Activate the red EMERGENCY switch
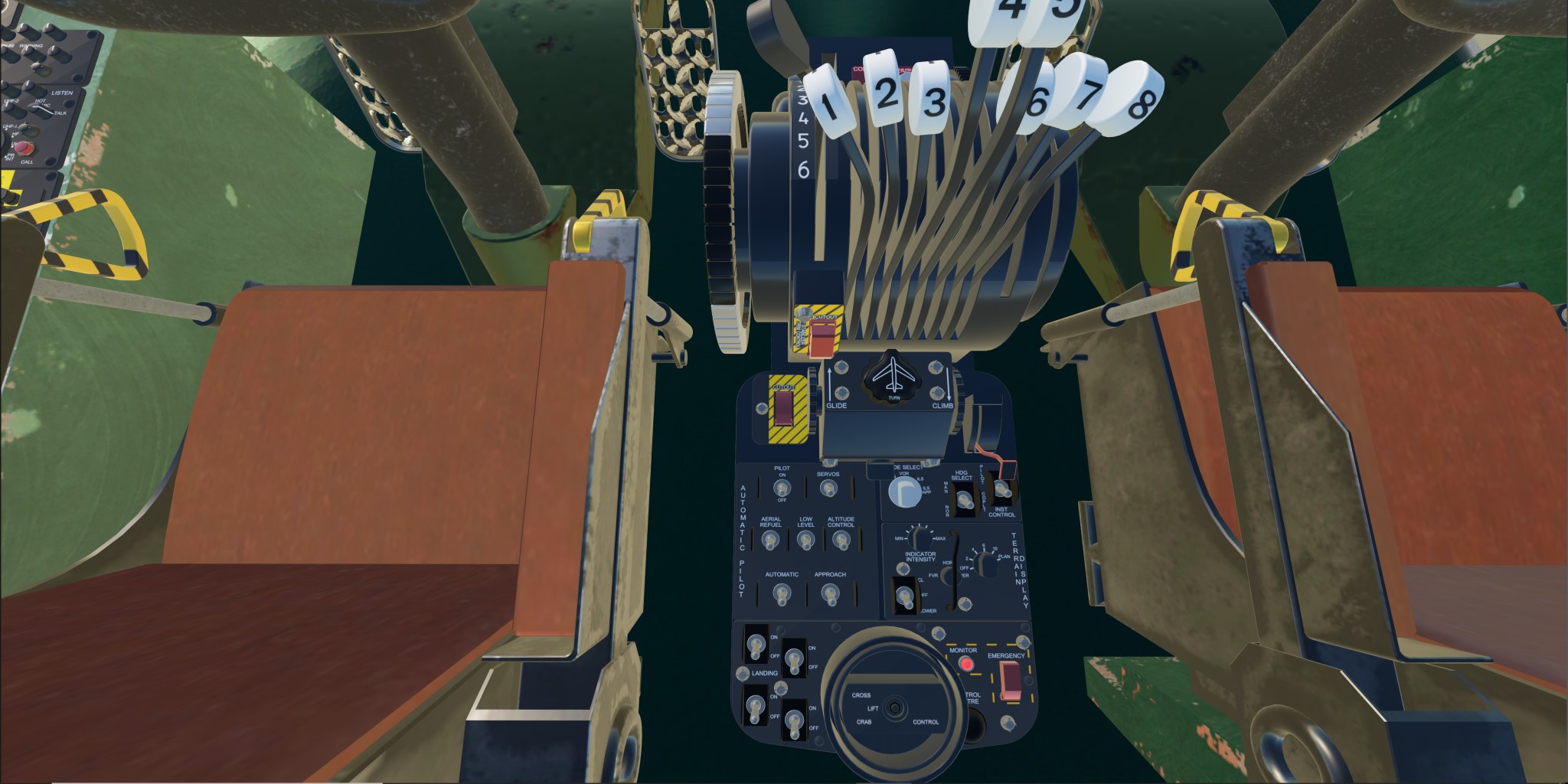The image size is (1568, 784). point(1011,680)
